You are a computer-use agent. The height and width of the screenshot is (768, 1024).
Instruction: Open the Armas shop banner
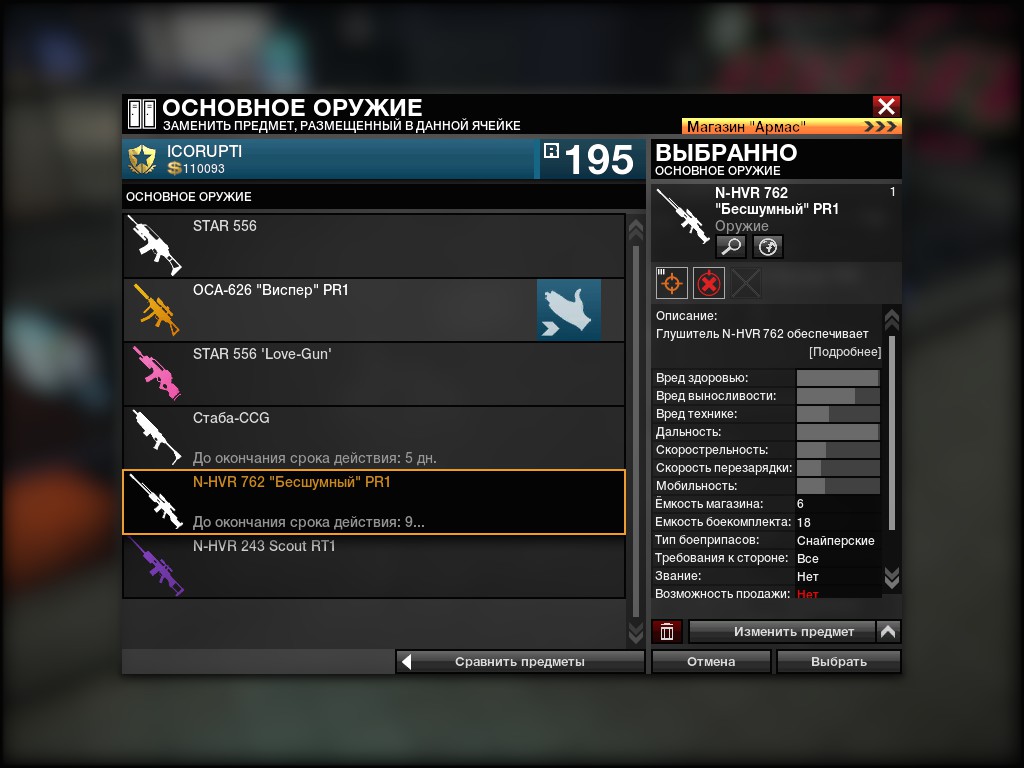(x=792, y=127)
